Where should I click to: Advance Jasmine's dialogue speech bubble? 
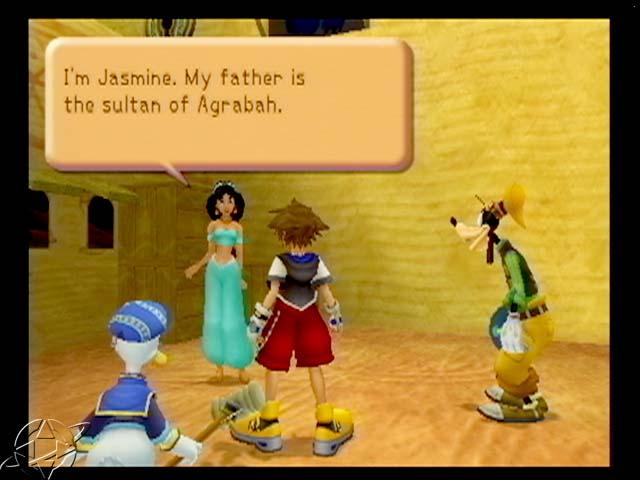[x=229, y=104]
